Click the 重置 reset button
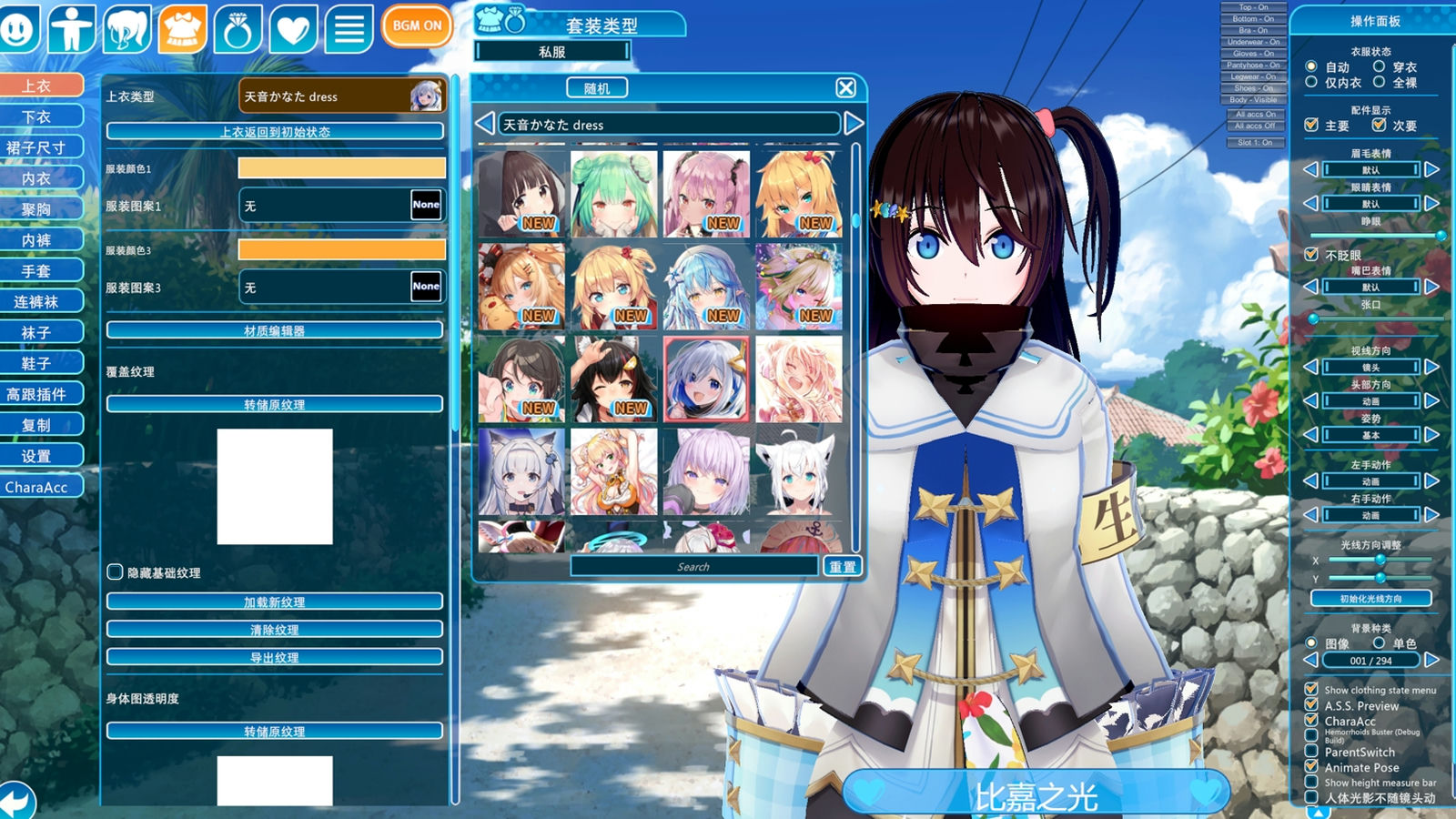The height and width of the screenshot is (819, 1456). pyautogui.click(x=842, y=567)
